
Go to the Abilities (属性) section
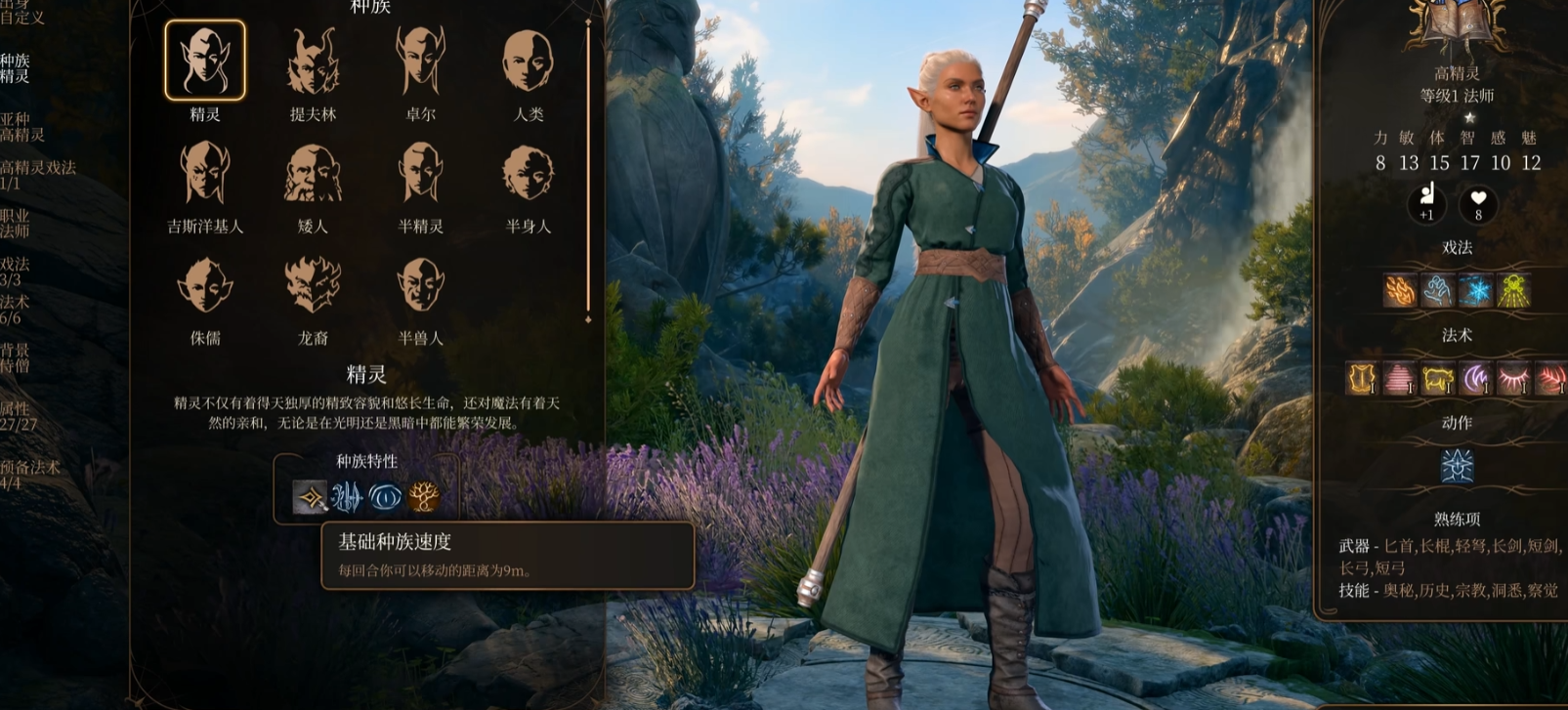tap(18, 416)
